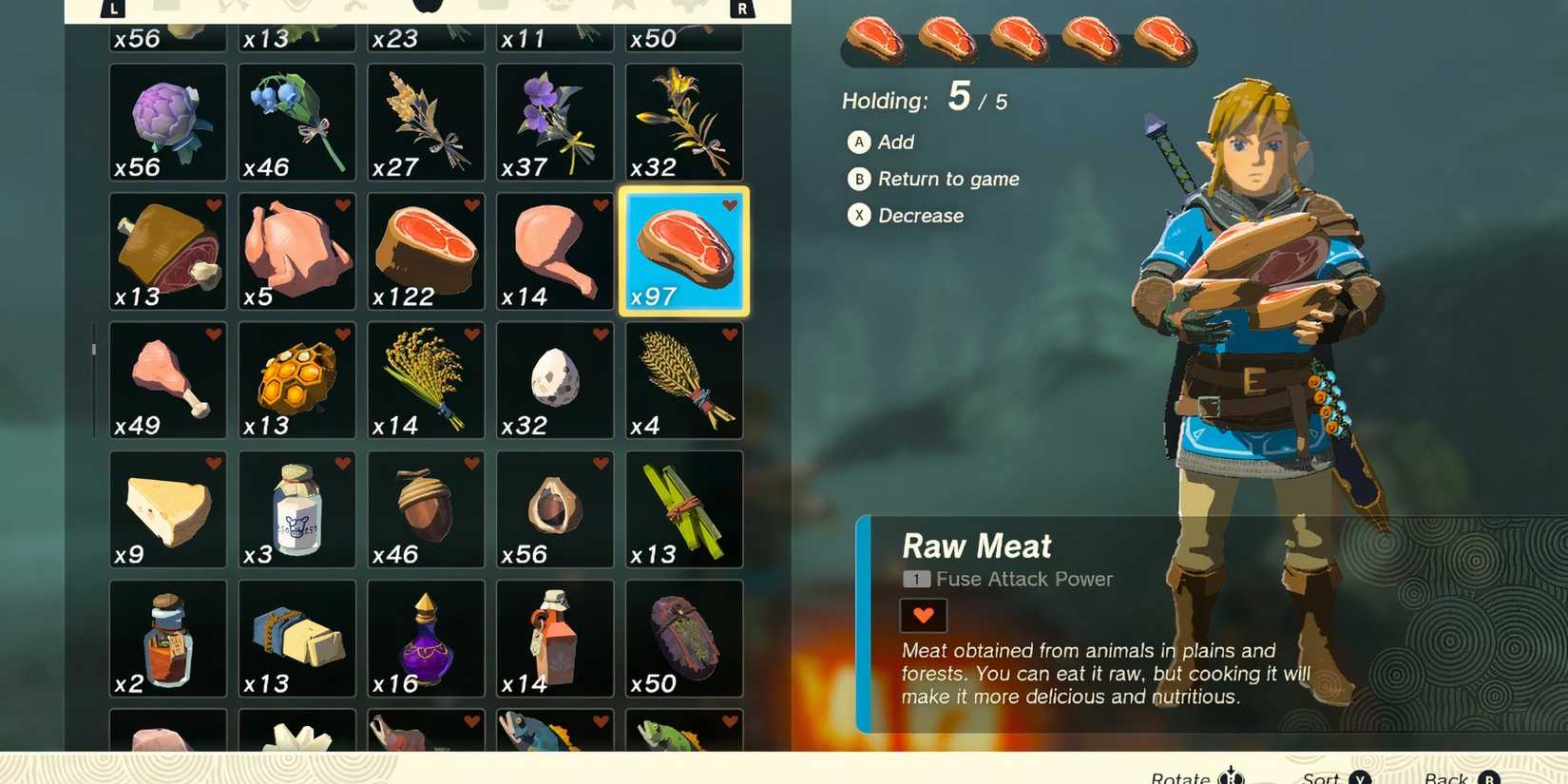Select the stack of 122 Raw Prime Meat

pyautogui.click(x=426, y=252)
